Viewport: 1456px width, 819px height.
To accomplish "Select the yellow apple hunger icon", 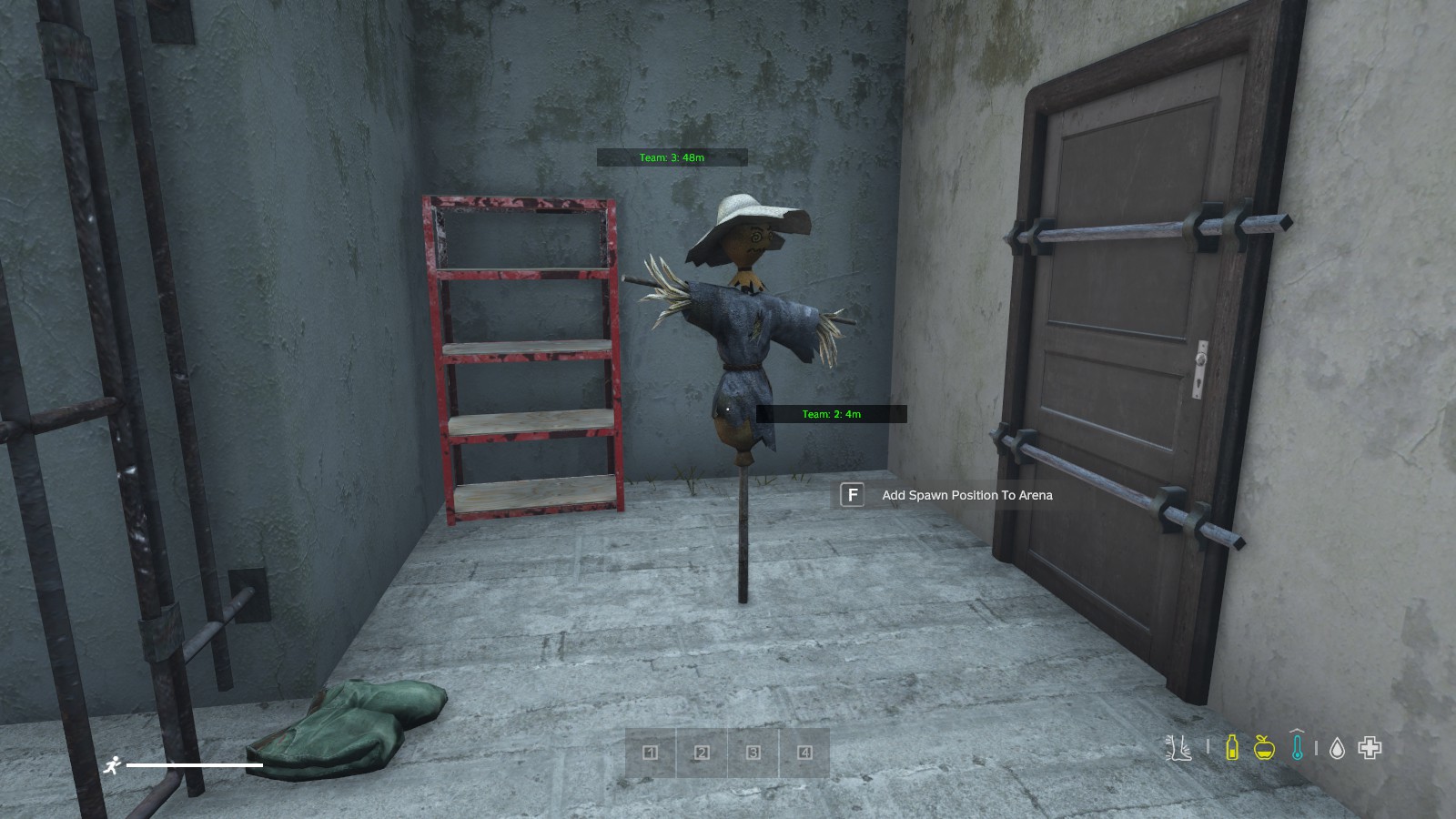I will coord(1264,748).
